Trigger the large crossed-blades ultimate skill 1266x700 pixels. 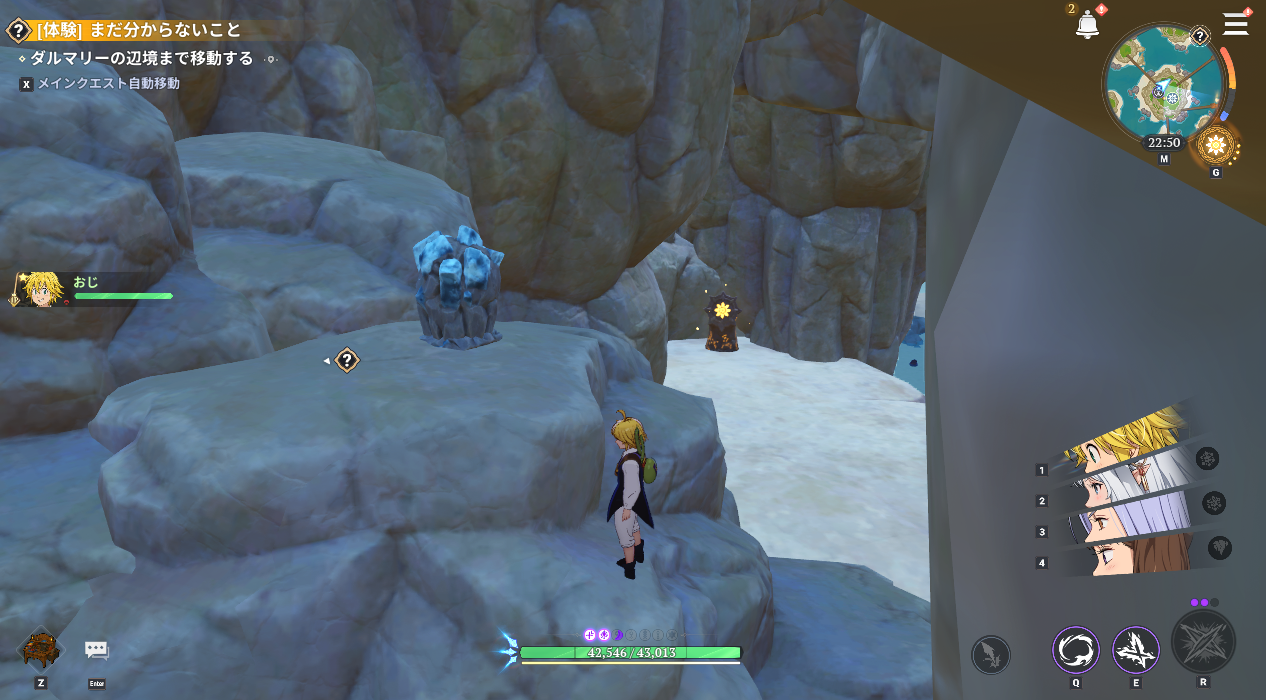point(1203,642)
